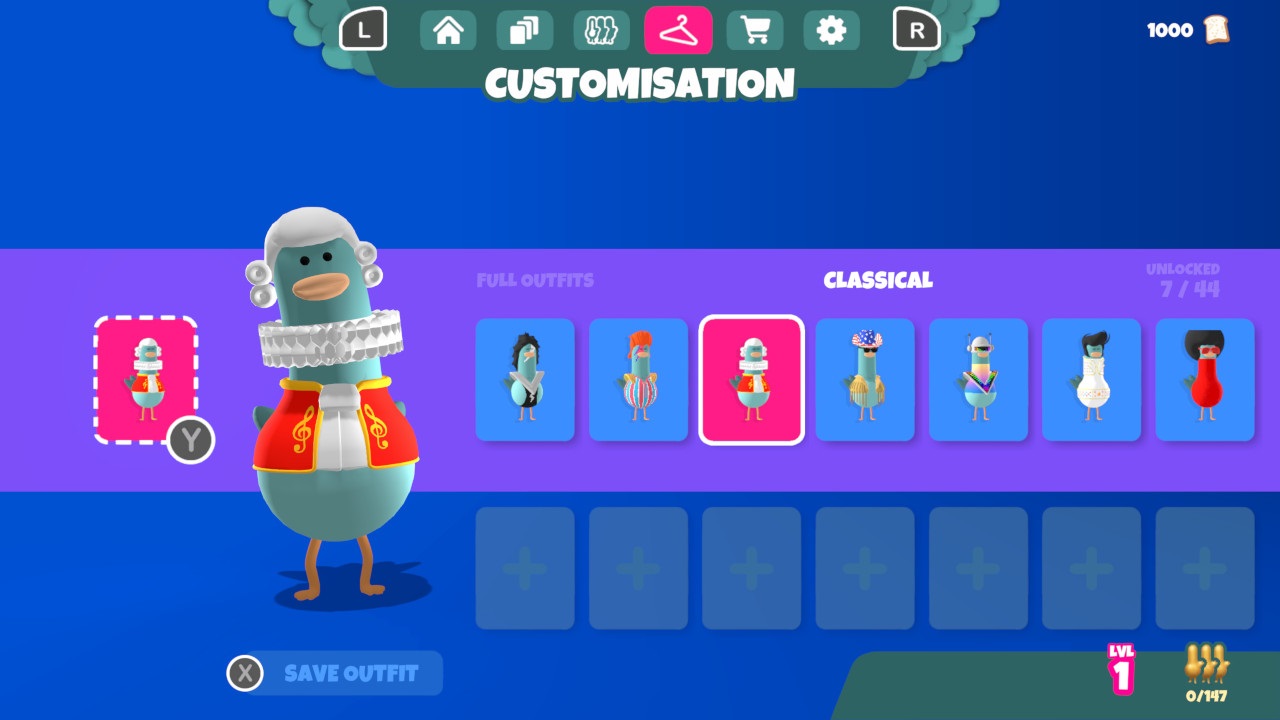Screen dimensions: 1280x720
Task: Select the red afro outfit thumbnail
Action: [x=1205, y=380]
